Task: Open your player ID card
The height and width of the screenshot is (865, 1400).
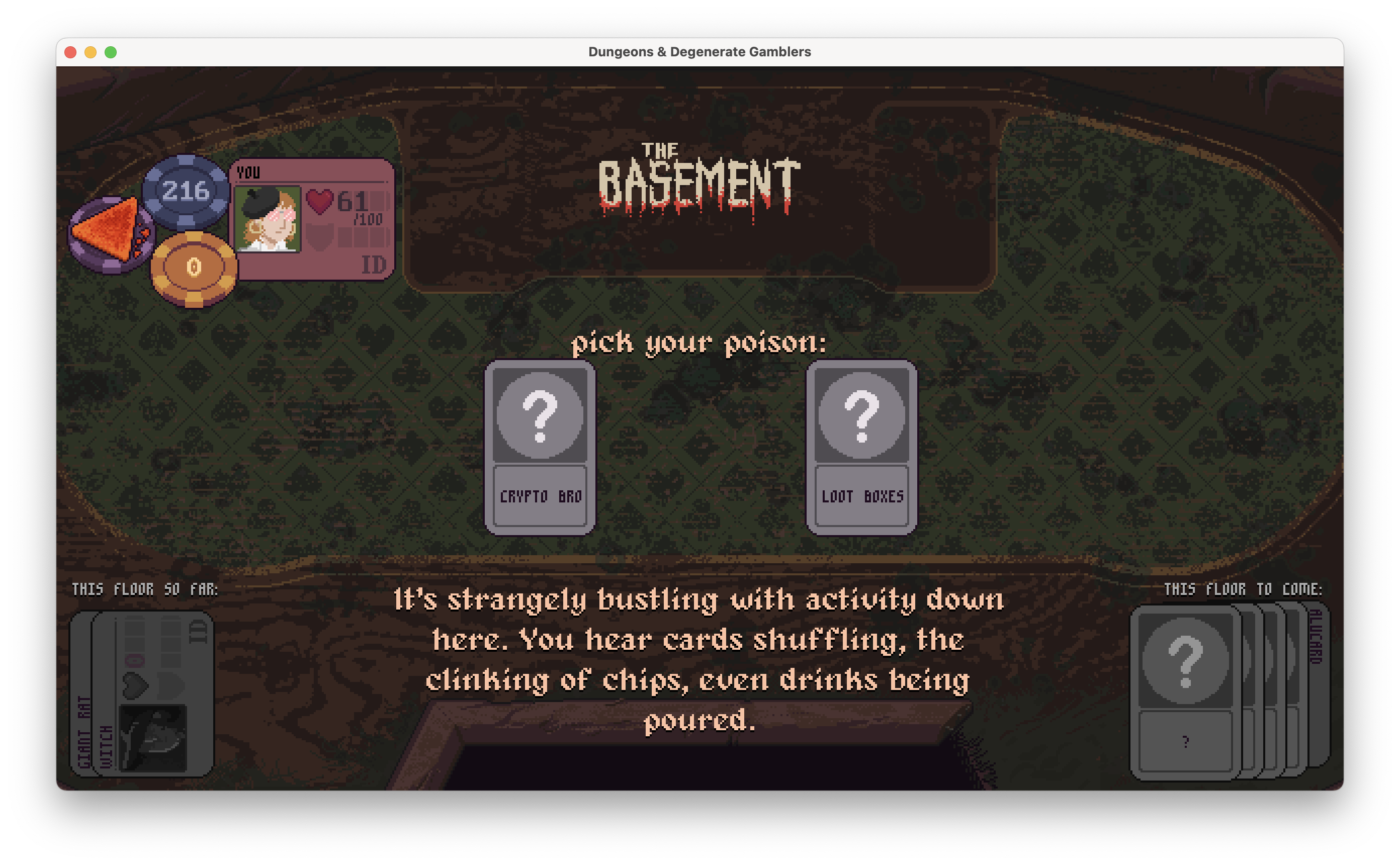Action: pos(313,220)
